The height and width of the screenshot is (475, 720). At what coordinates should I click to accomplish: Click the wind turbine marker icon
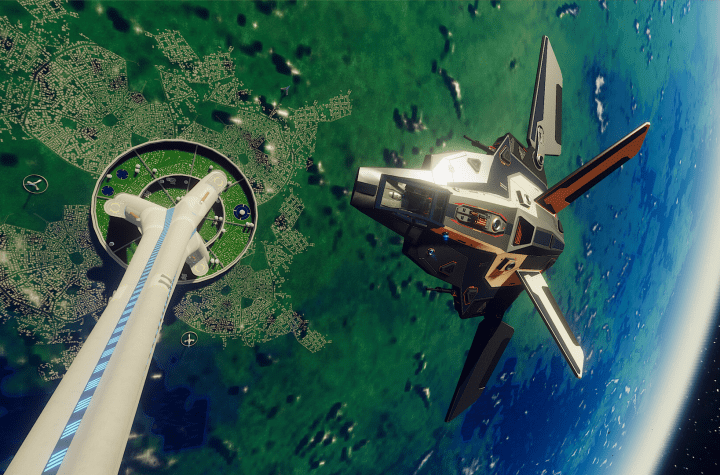tap(34, 184)
